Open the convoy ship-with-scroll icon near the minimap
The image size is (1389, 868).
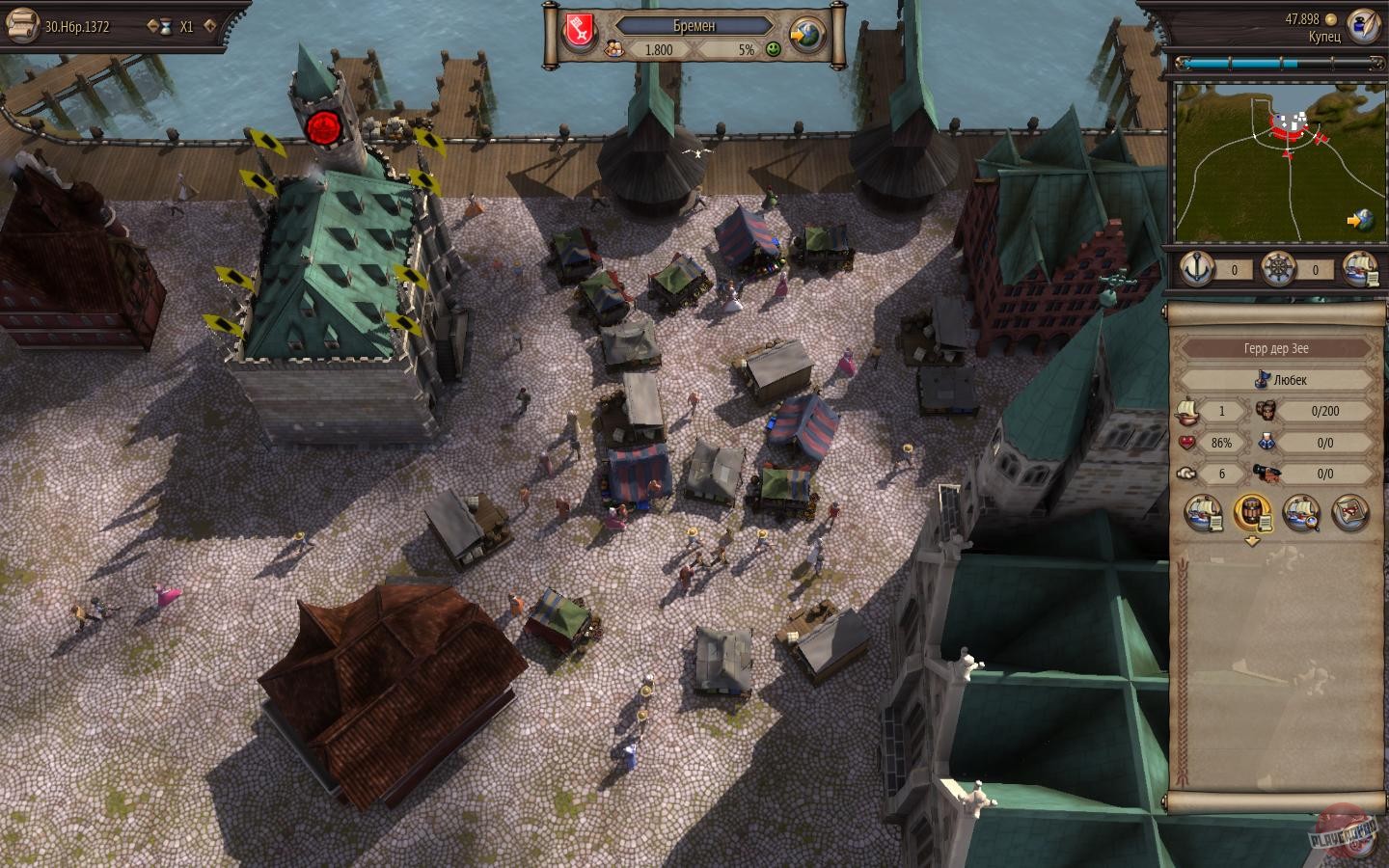(x=1354, y=269)
